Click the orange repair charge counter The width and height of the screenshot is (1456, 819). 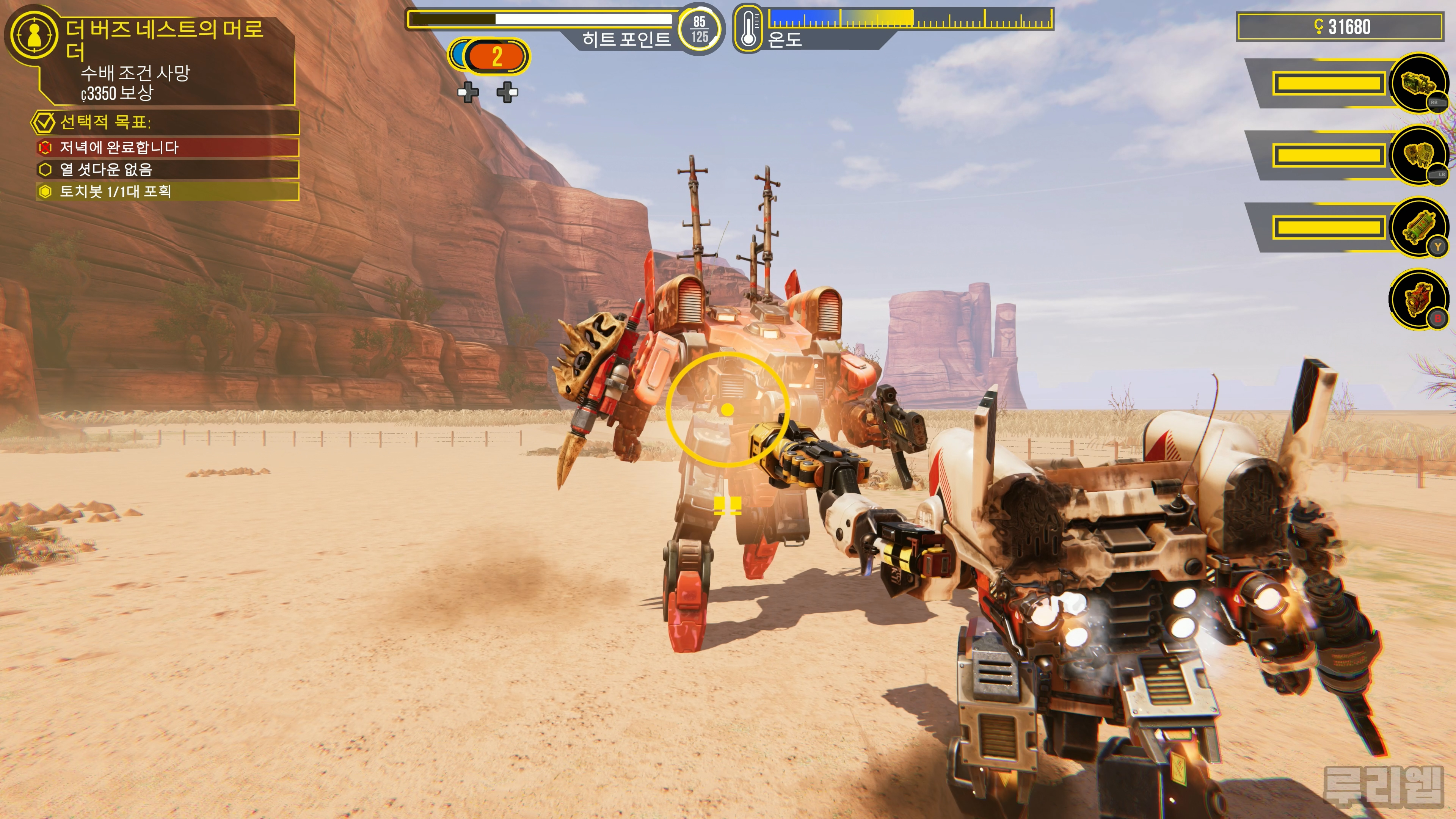(x=496, y=56)
